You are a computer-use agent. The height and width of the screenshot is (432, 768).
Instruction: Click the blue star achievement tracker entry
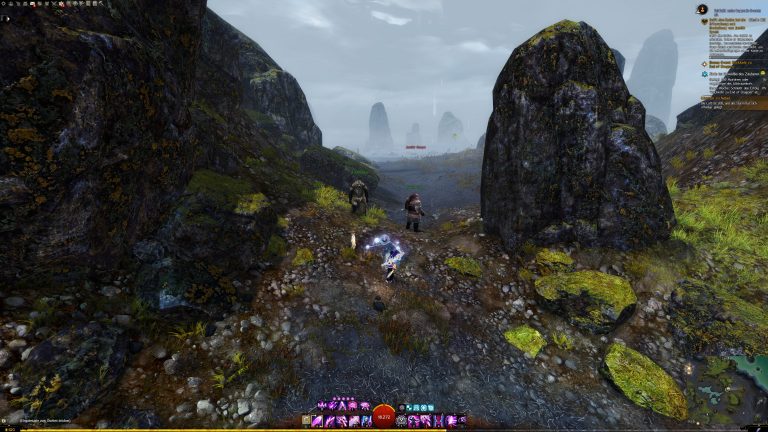[702, 73]
